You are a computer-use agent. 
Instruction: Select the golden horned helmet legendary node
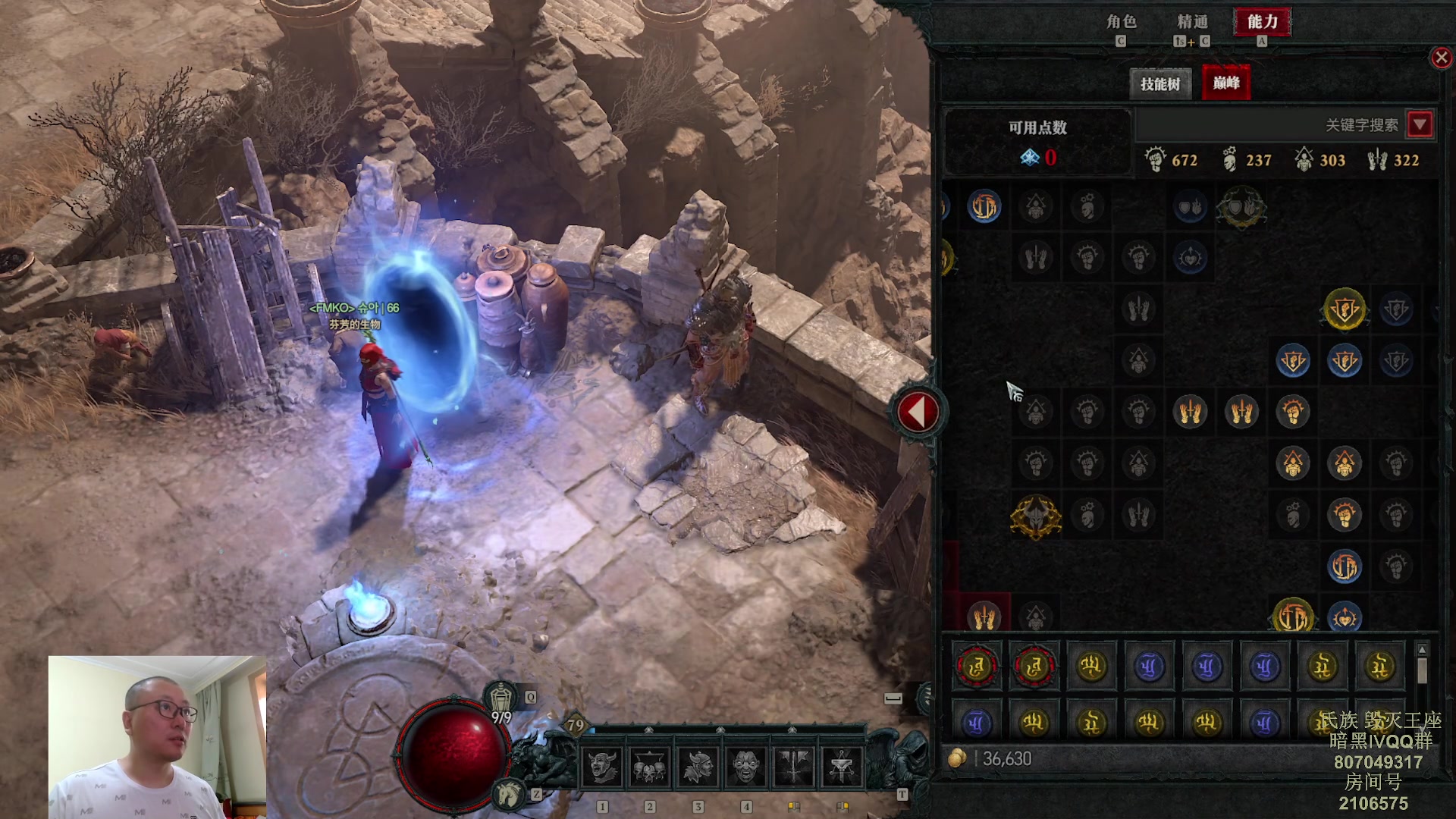tap(1035, 517)
